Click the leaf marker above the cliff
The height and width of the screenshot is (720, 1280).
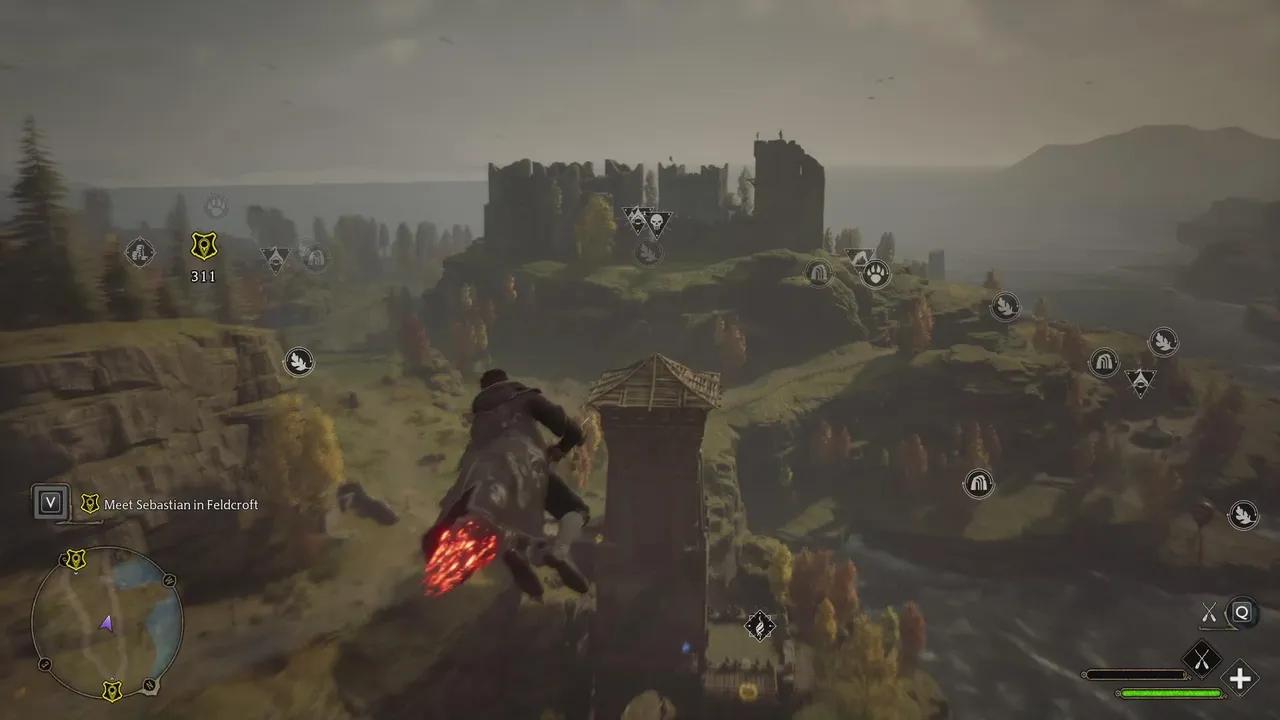(298, 361)
